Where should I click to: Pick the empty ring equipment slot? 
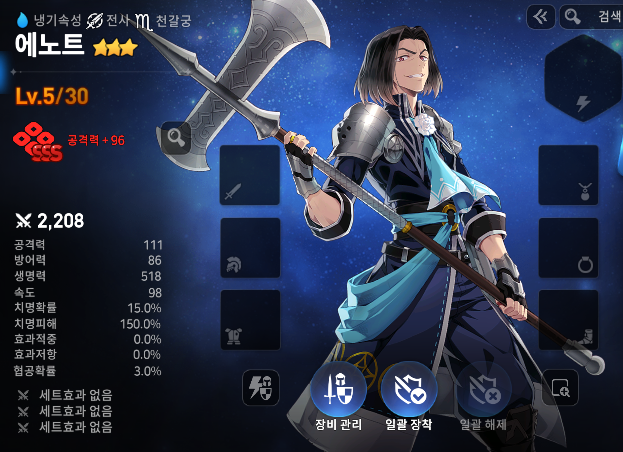click(x=568, y=248)
